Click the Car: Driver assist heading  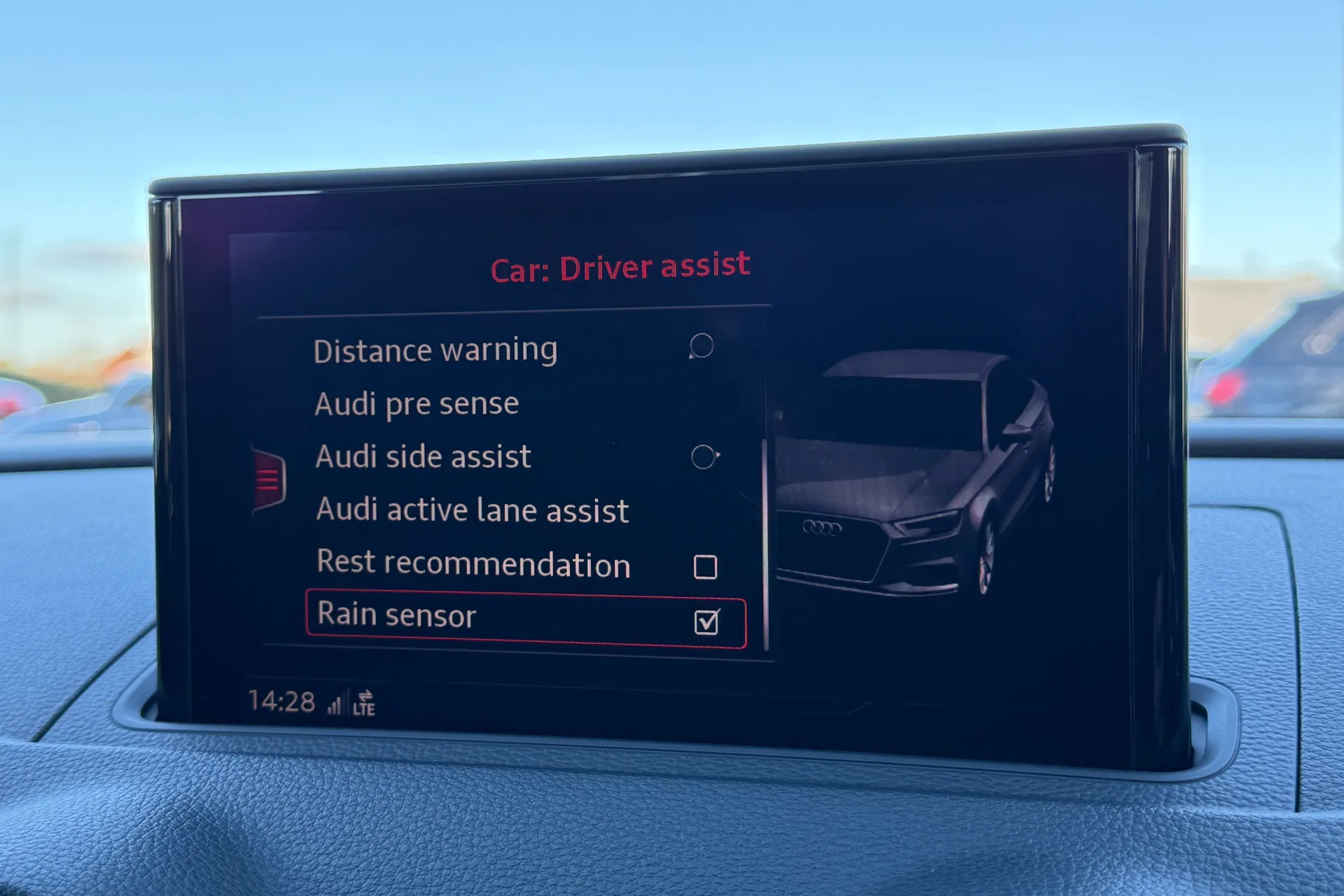pos(620,265)
